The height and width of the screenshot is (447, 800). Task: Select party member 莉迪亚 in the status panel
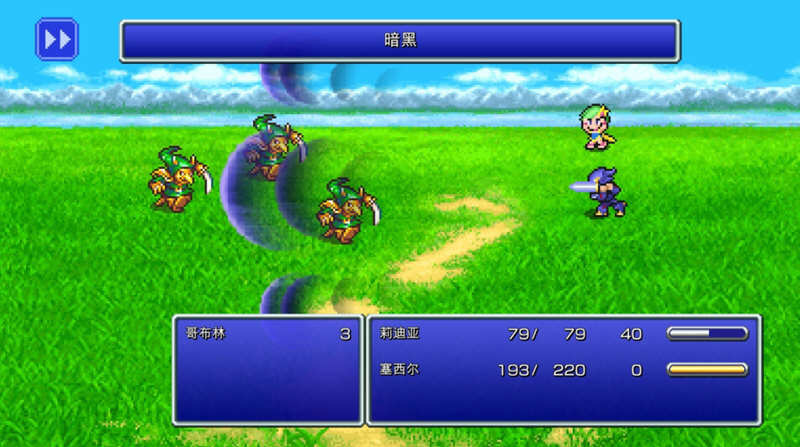398,334
